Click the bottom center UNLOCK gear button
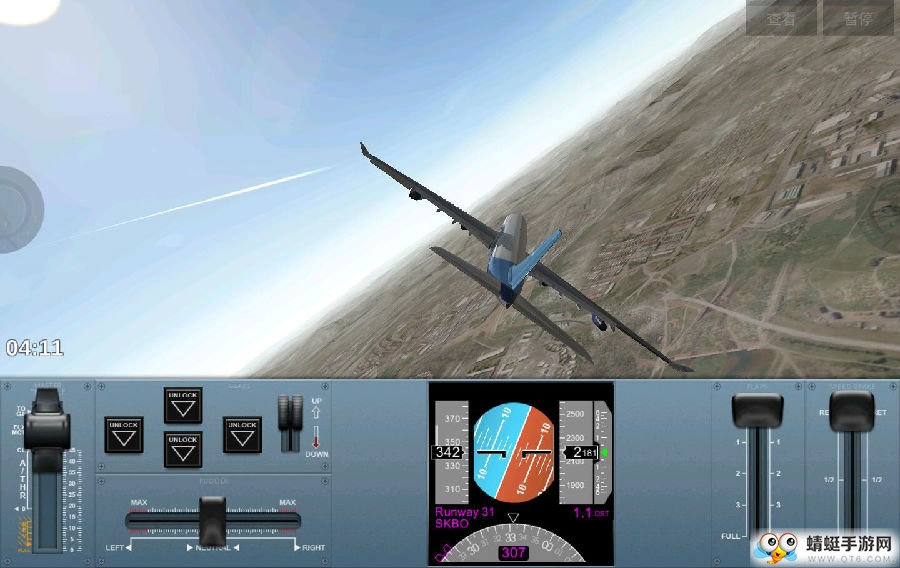900x568 pixels. coord(183,450)
